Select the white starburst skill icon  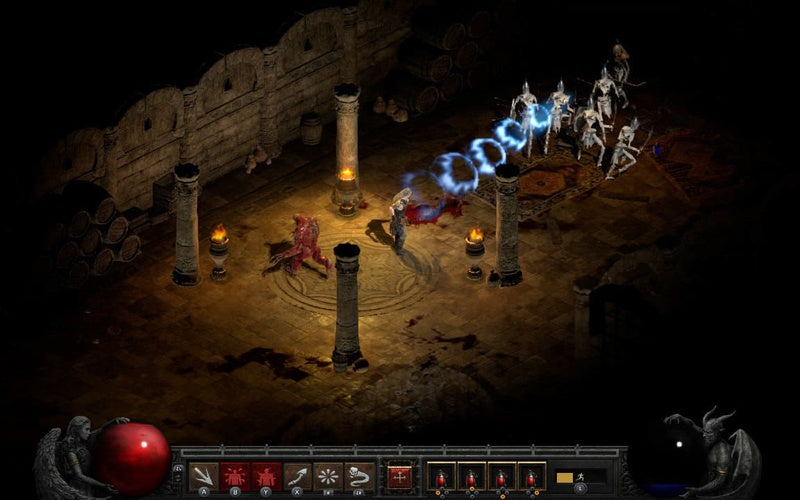point(328,475)
